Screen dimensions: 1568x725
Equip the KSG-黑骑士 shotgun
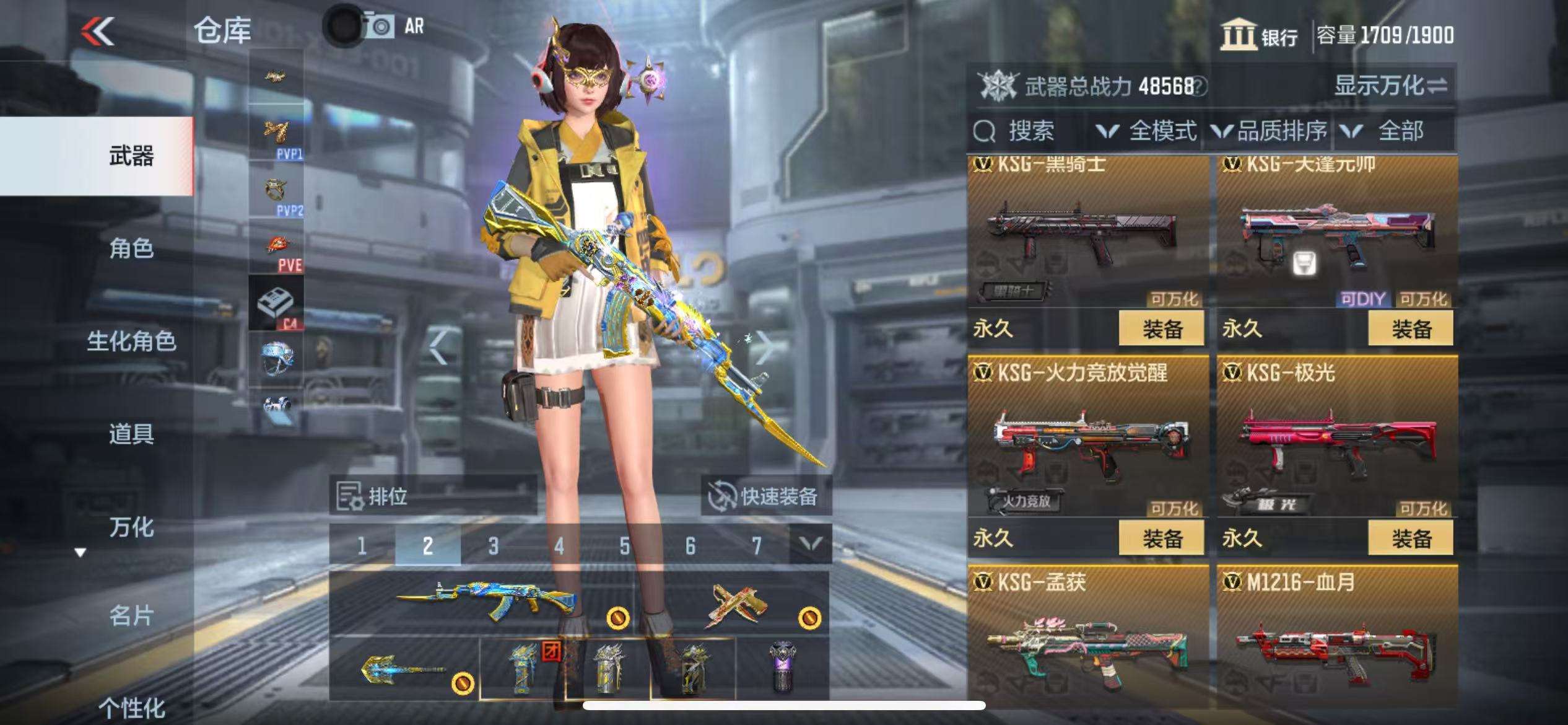pyautogui.click(x=1161, y=329)
